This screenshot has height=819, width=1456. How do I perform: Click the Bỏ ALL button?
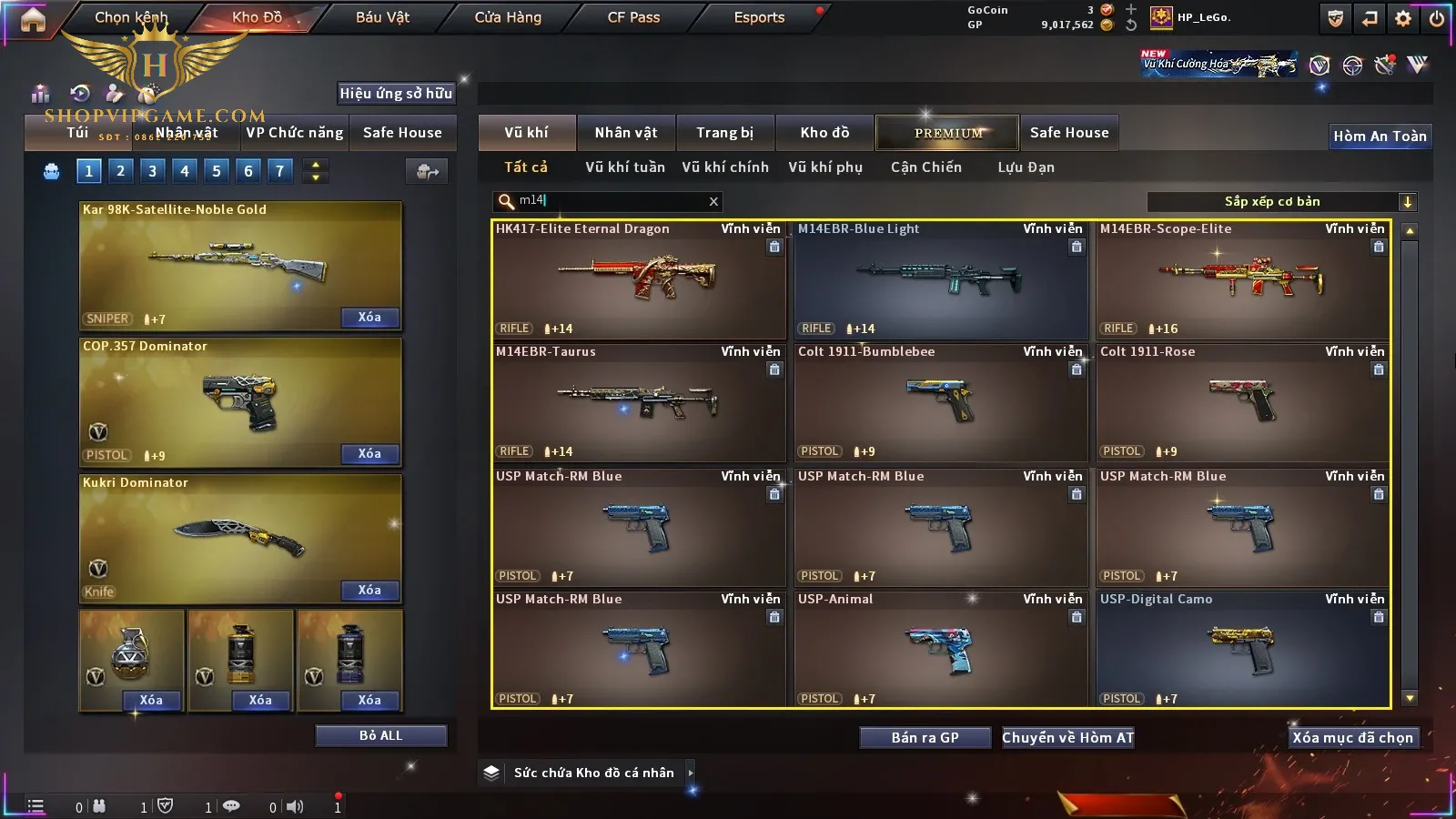(380, 735)
